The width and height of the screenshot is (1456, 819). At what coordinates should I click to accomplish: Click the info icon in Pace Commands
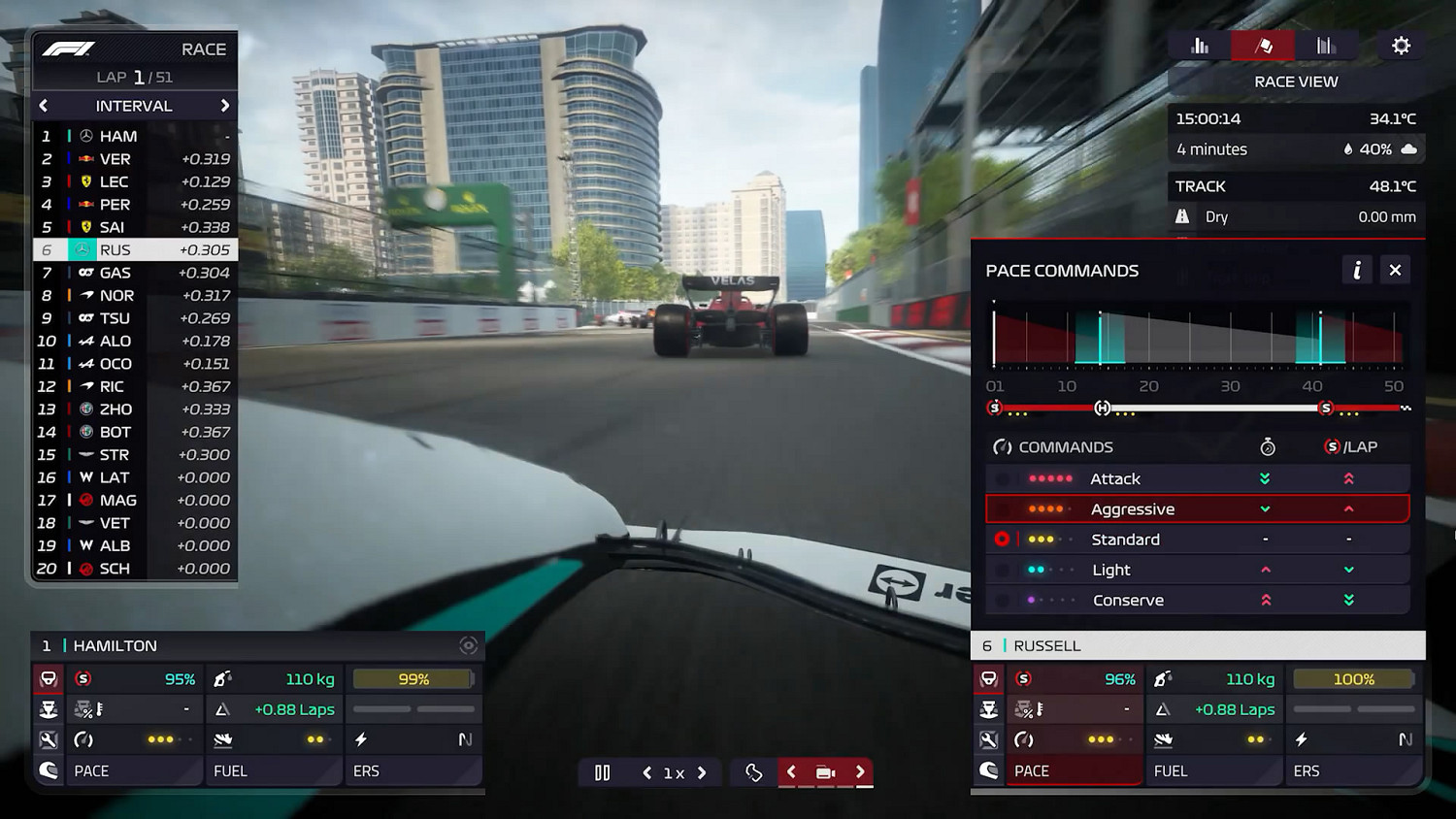click(x=1356, y=270)
